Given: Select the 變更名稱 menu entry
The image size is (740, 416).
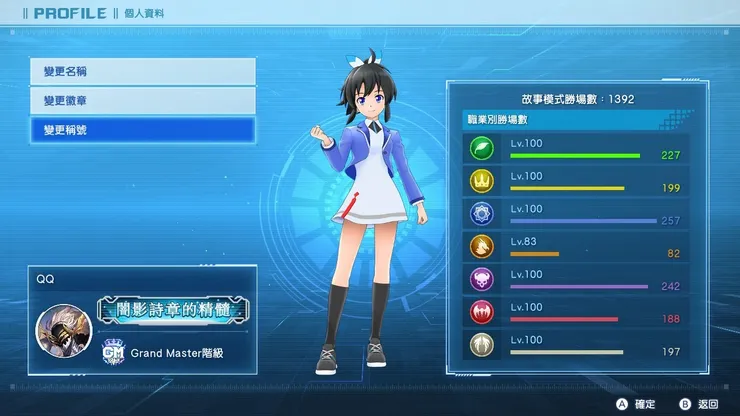Looking at the screenshot, I should [x=142, y=72].
